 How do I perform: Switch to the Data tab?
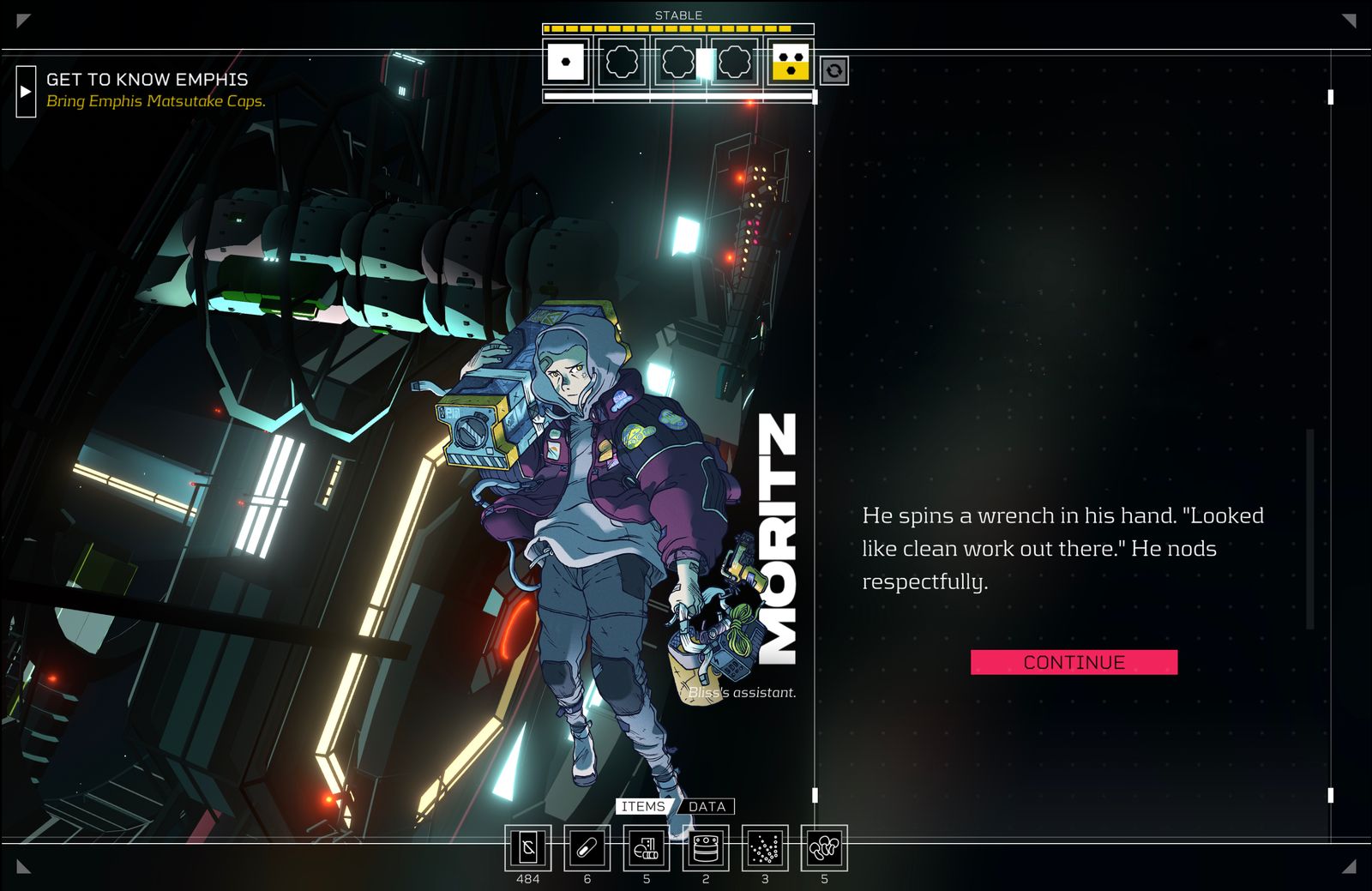tap(707, 806)
